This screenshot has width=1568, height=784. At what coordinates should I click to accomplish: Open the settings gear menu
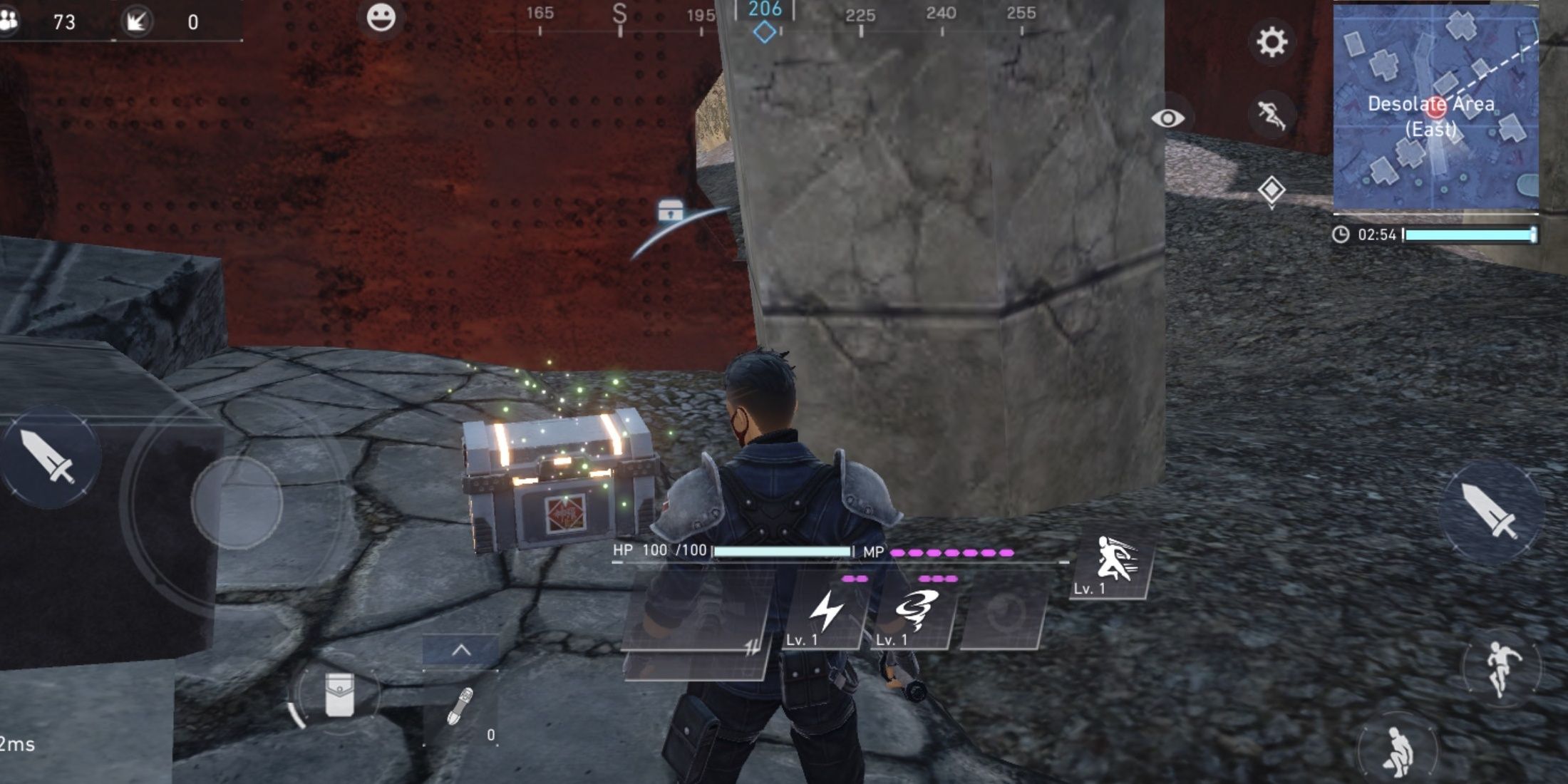[x=1272, y=42]
